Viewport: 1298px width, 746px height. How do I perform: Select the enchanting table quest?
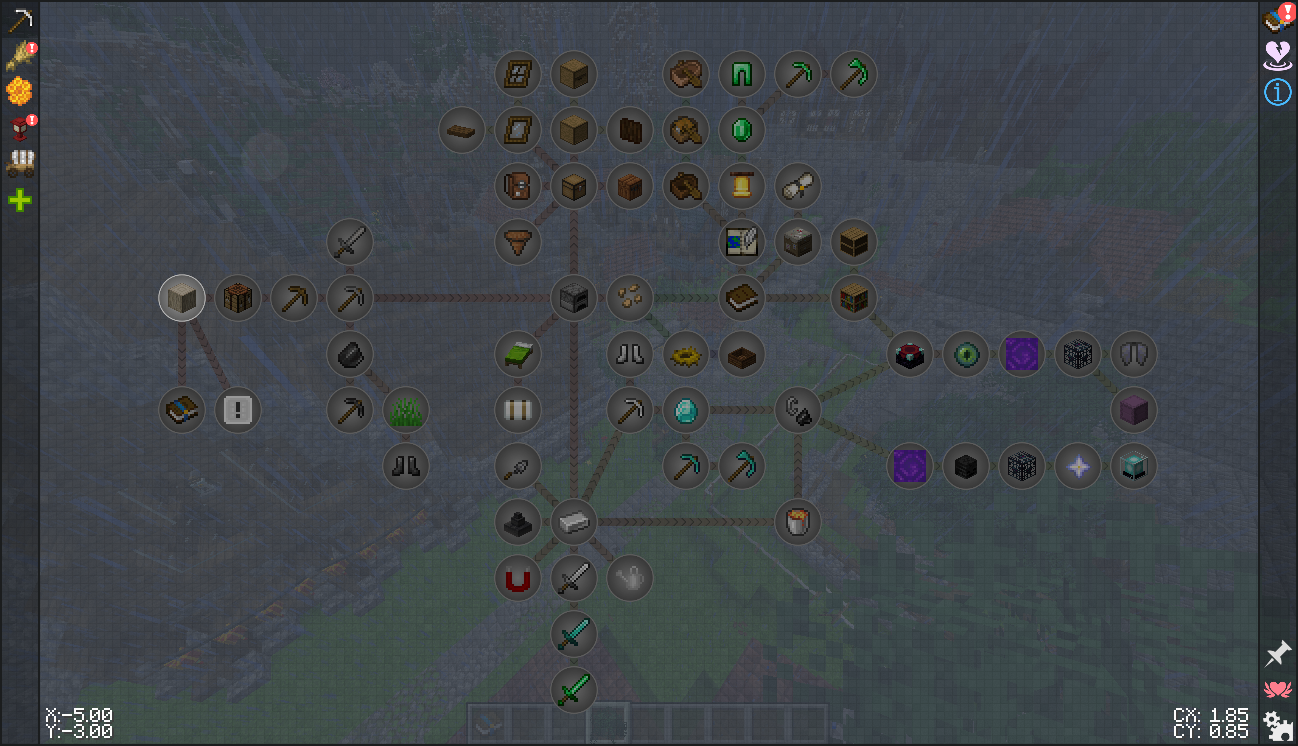coord(910,354)
